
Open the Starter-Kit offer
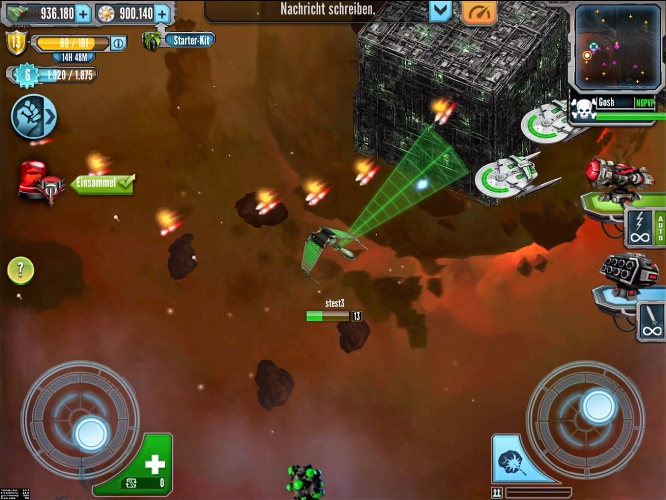click(x=182, y=40)
